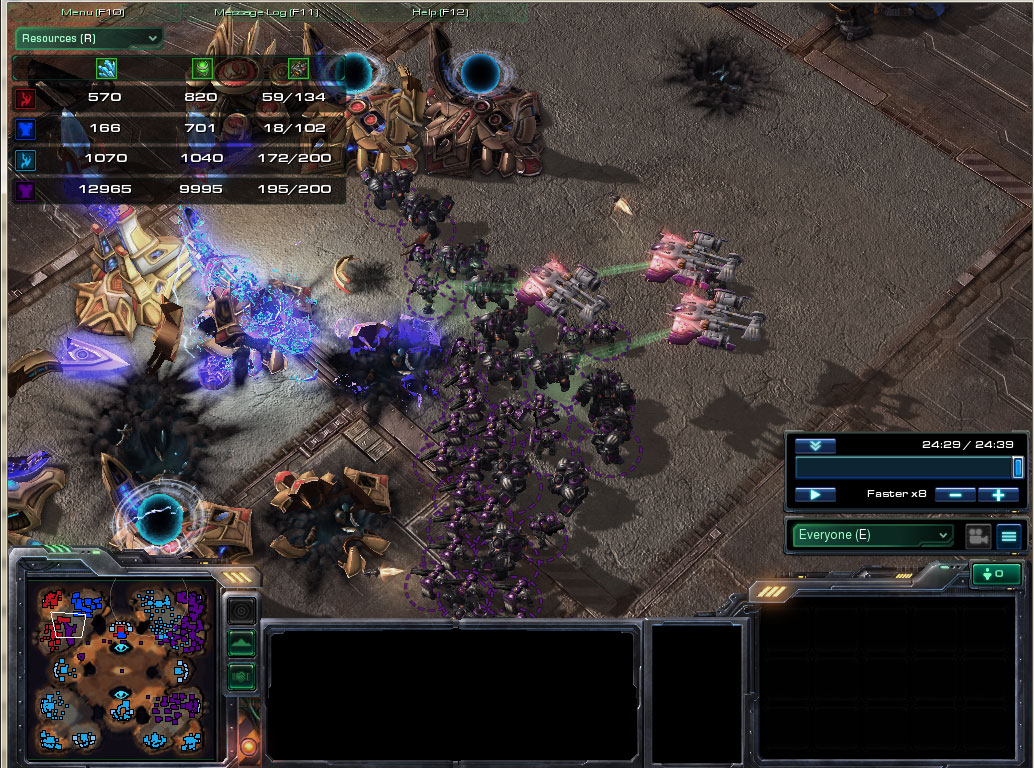Click the replay timeline progress bar
The height and width of the screenshot is (768, 1034).
point(905,468)
